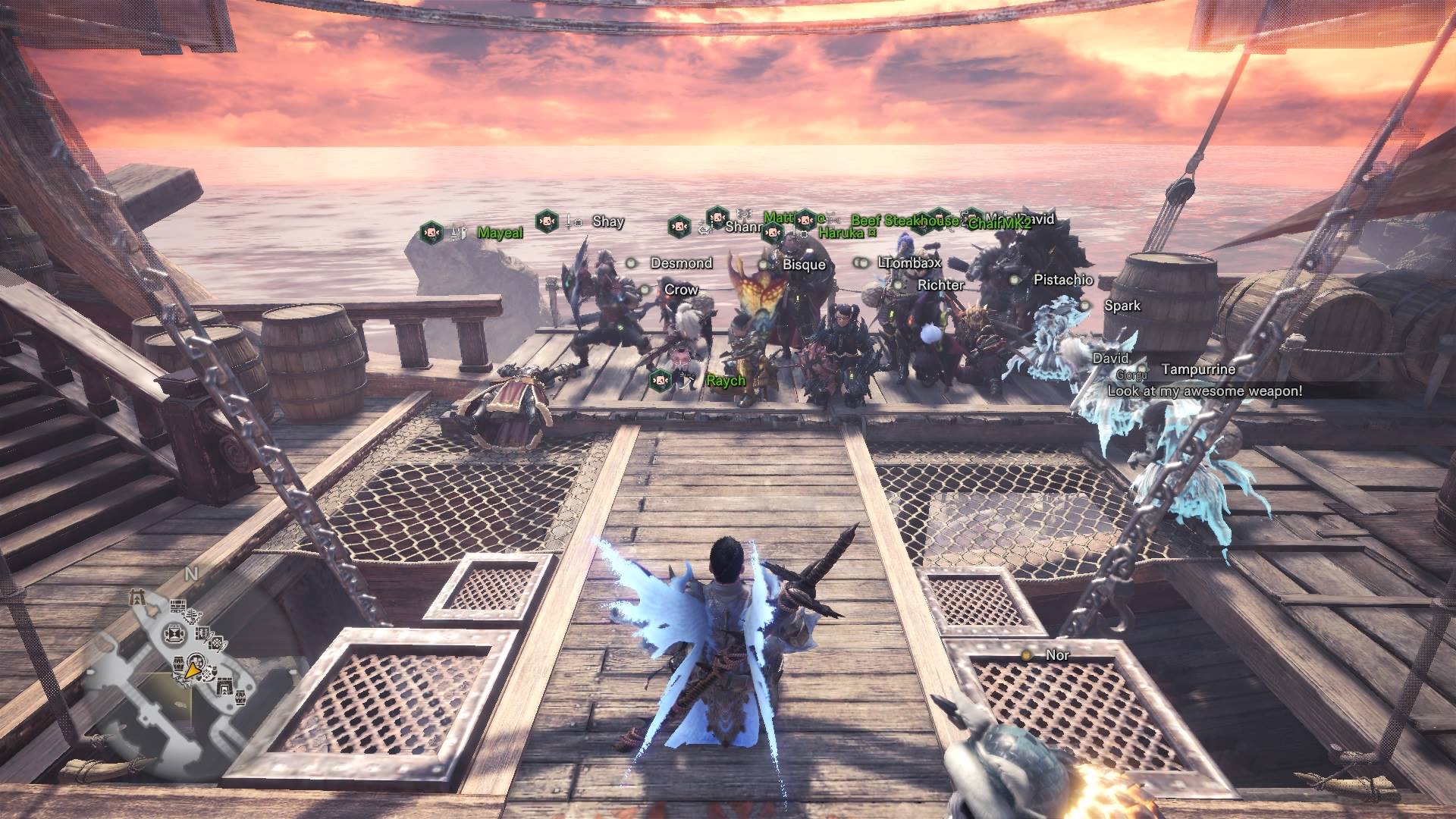Select the Nor name label
The height and width of the screenshot is (819, 1456).
pyautogui.click(x=1057, y=655)
